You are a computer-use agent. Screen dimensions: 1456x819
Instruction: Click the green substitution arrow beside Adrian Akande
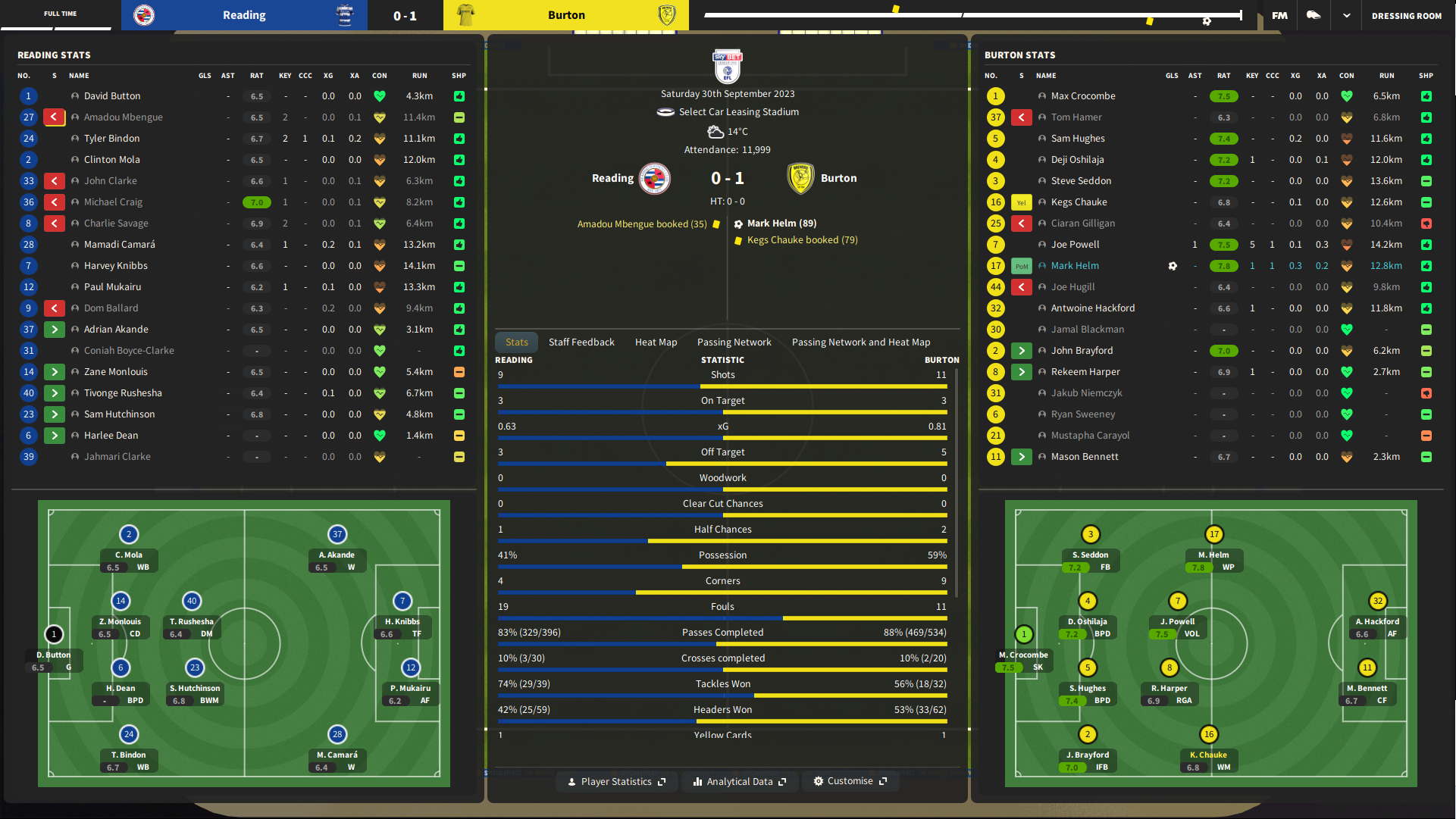coord(54,330)
